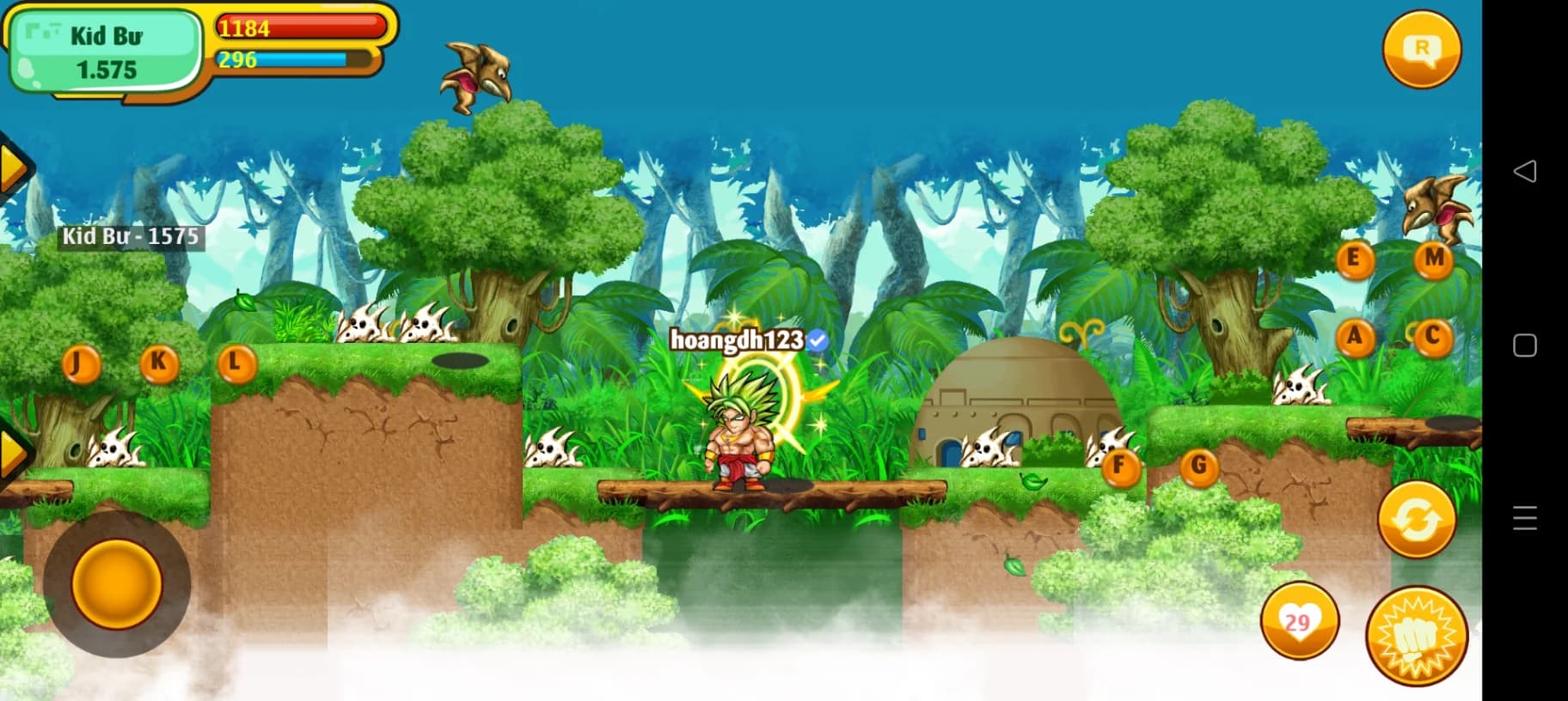The width and height of the screenshot is (1568, 701).
Task: Tap the fist attack button
Action: 1417,637
